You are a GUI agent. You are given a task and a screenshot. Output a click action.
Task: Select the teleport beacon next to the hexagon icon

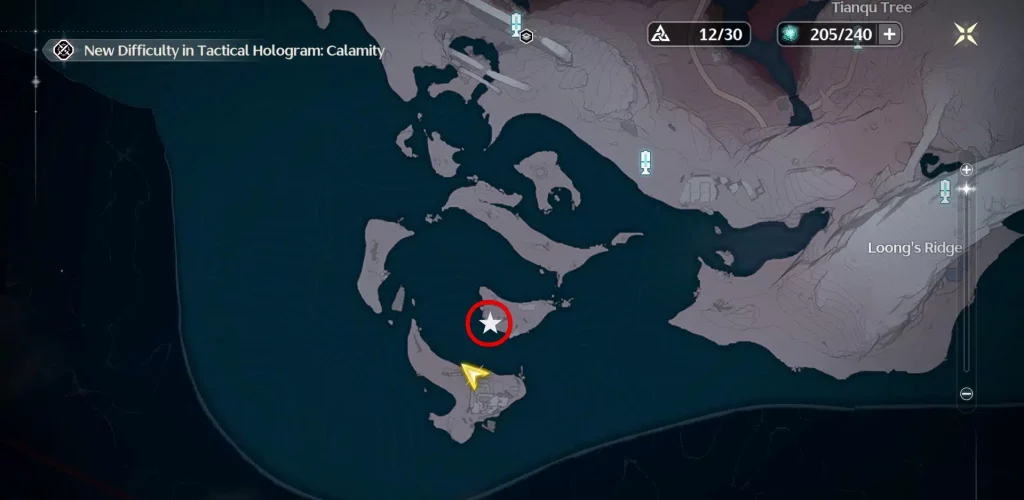[516, 22]
